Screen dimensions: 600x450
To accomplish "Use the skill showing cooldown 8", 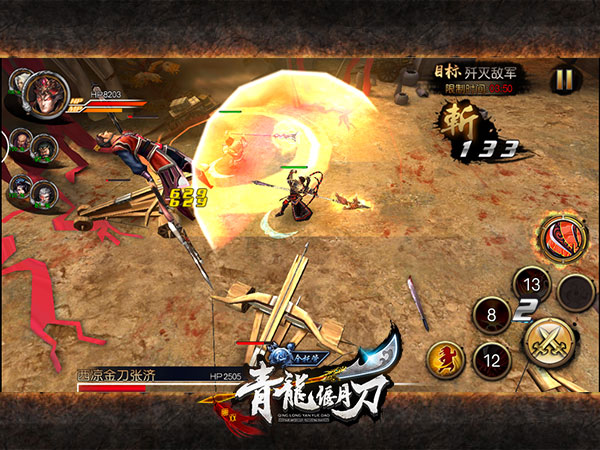I will pos(492,314).
